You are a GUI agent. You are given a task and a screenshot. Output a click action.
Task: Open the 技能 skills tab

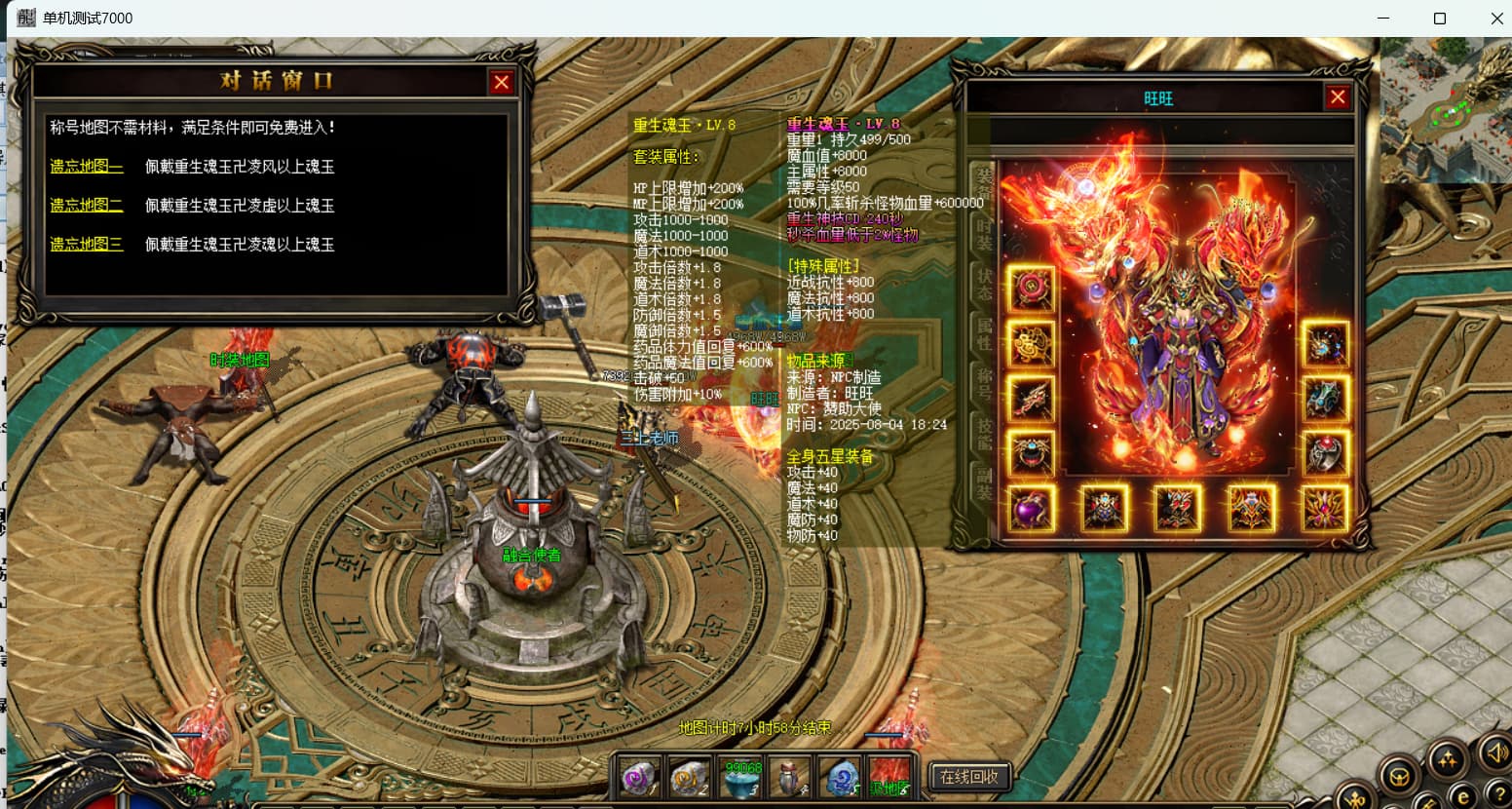pos(984,432)
